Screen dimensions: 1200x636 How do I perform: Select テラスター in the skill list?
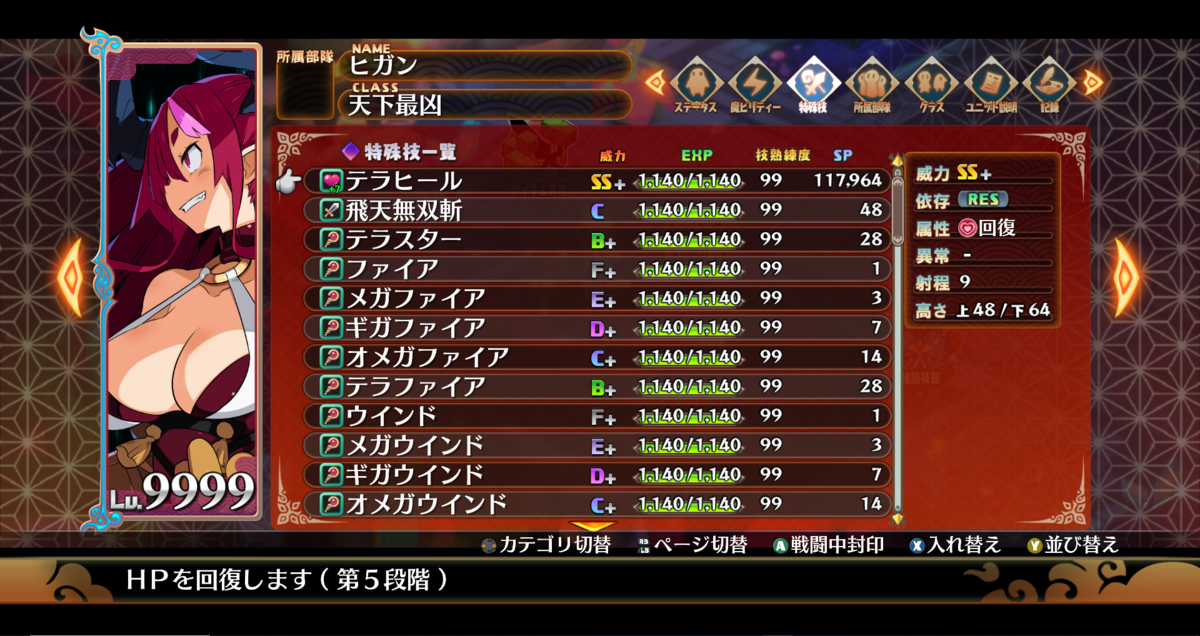[x=600, y=239]
